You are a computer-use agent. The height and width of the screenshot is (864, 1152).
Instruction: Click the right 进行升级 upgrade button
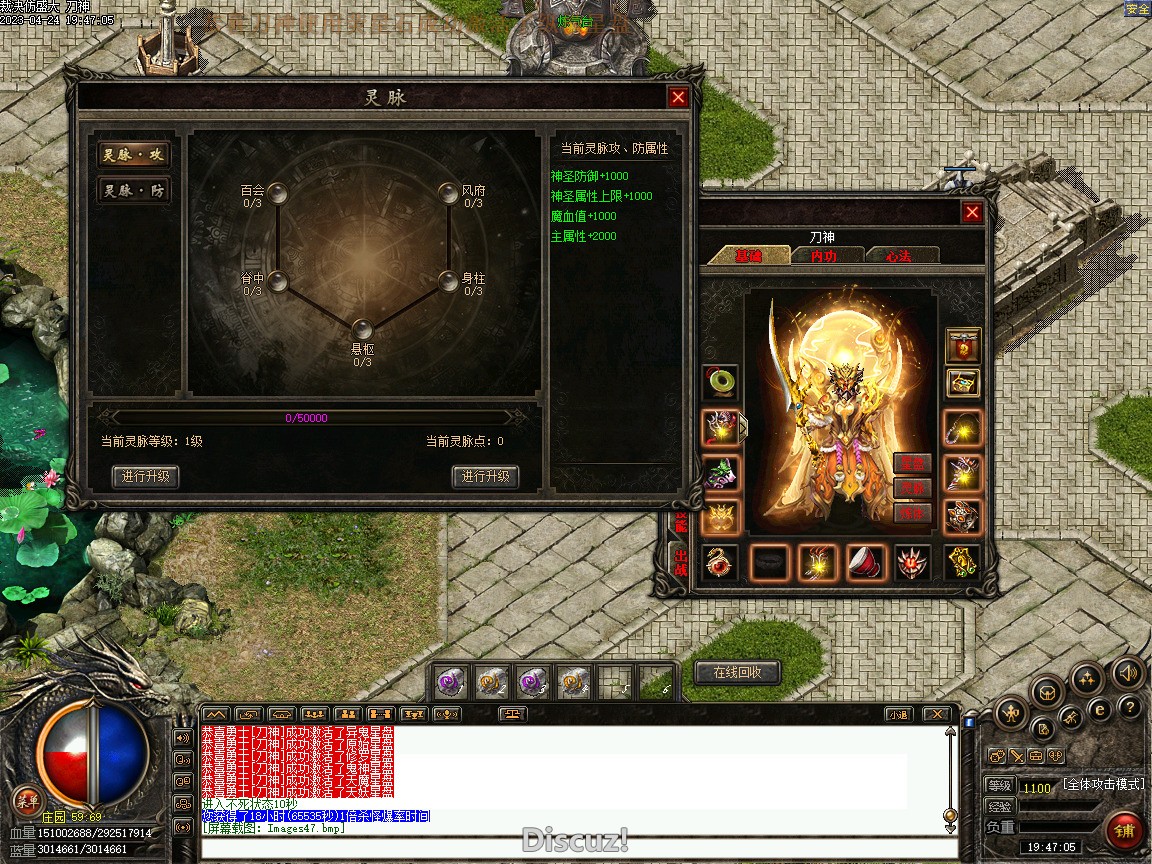(486, 477)
